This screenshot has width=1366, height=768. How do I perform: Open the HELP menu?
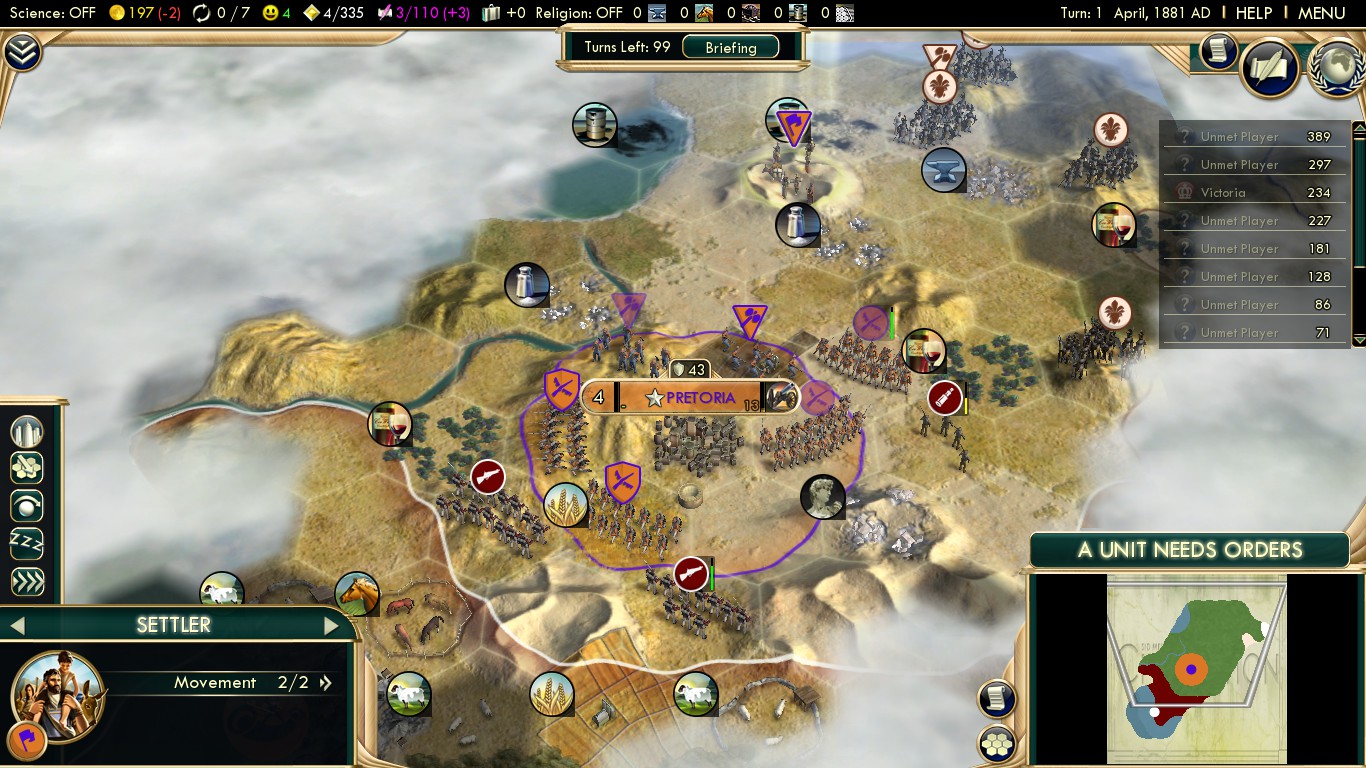[x=1253, y=13]
